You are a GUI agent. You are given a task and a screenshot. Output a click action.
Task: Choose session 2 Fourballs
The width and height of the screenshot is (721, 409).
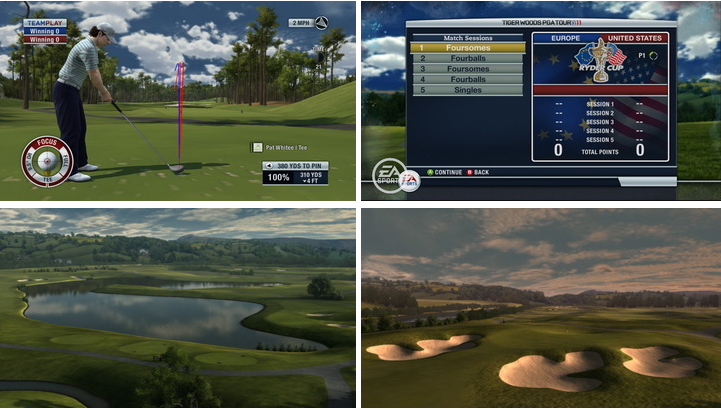(x=468, y=58)
